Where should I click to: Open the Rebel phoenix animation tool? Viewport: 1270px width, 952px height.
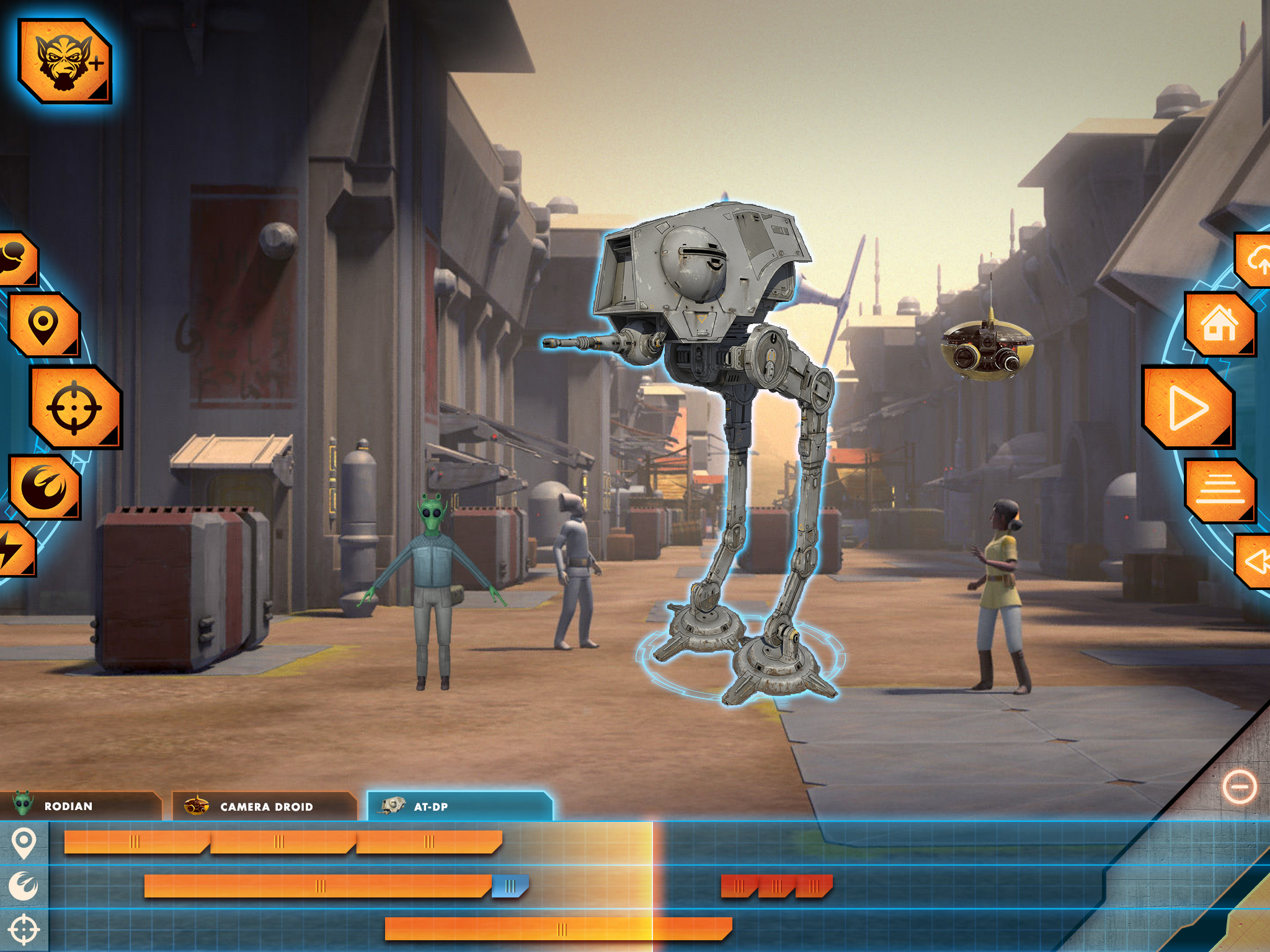tap(45, 487)
